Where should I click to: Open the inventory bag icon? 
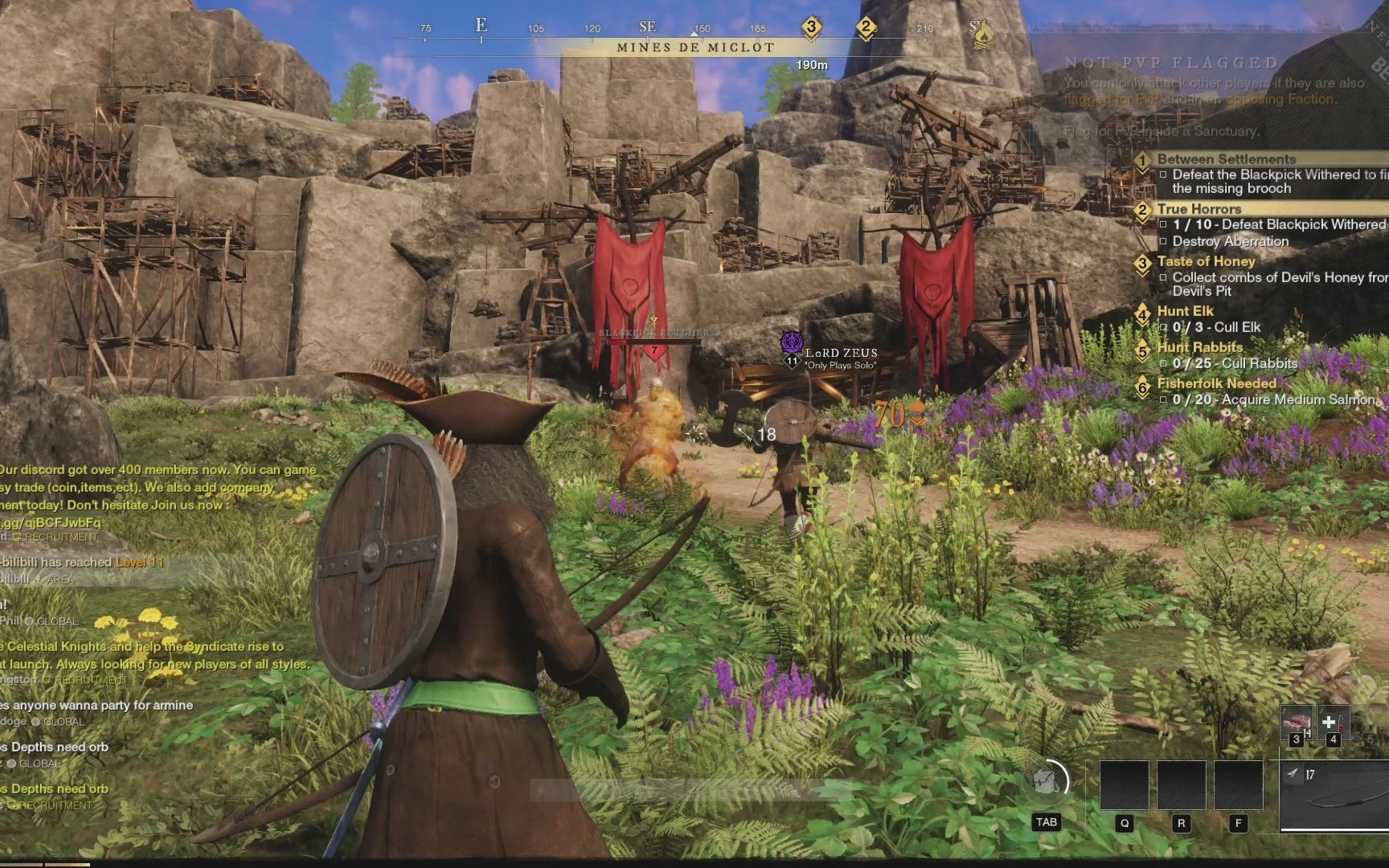(x=1047, y=781)
